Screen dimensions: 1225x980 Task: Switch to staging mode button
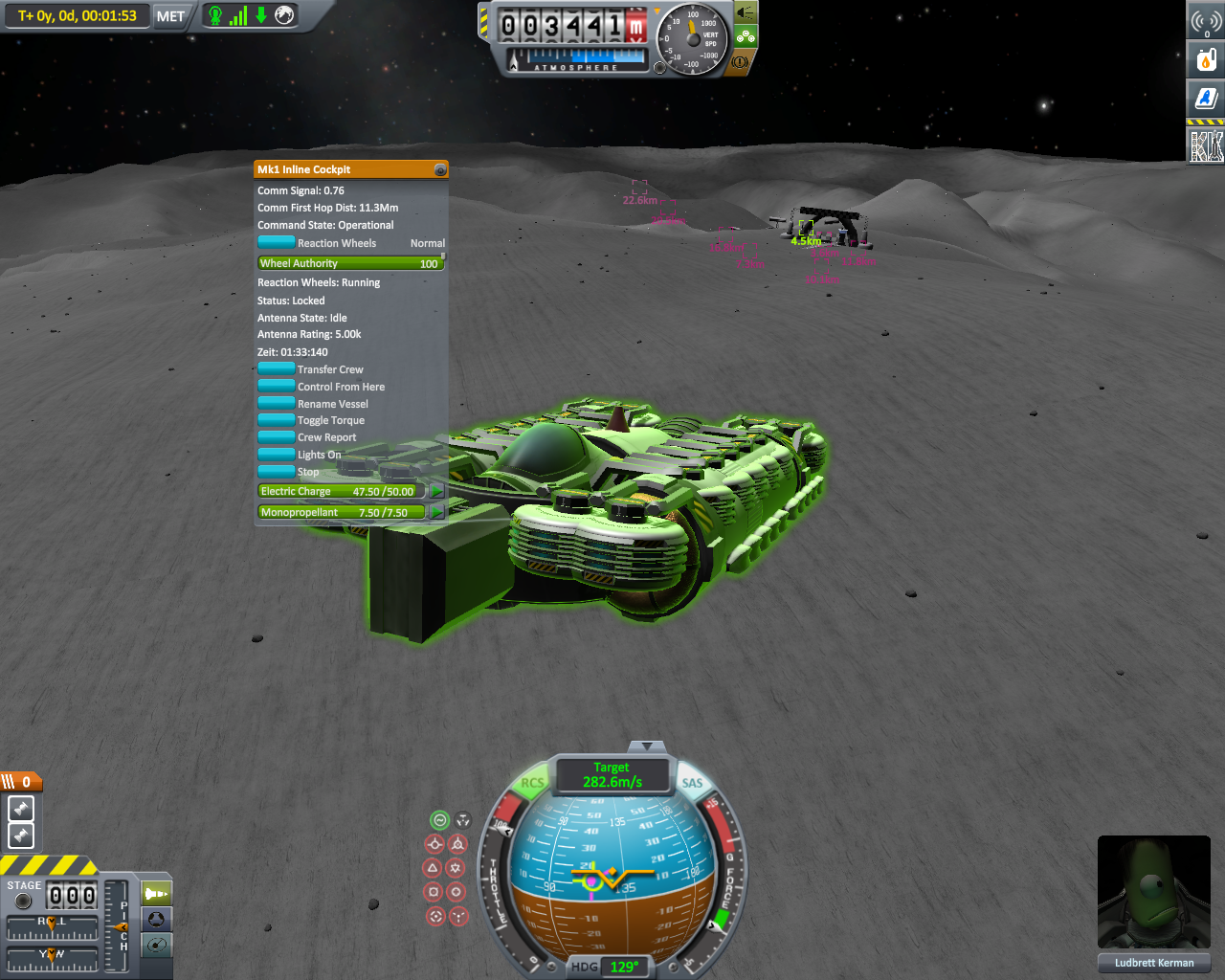pyautogui.click(x=156, y=894)
